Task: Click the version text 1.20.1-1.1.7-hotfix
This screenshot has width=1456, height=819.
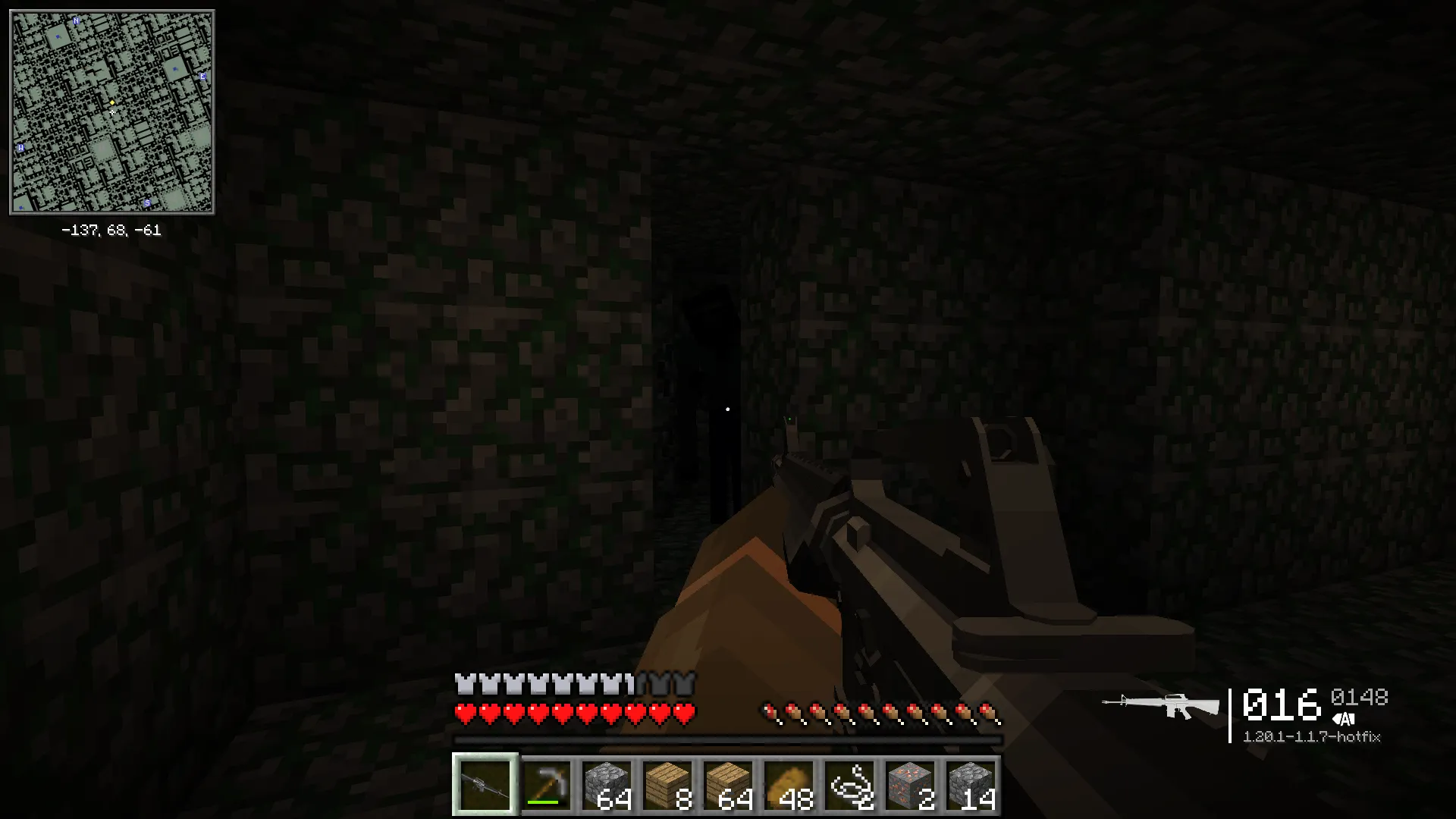Action: pos(1313,736)
